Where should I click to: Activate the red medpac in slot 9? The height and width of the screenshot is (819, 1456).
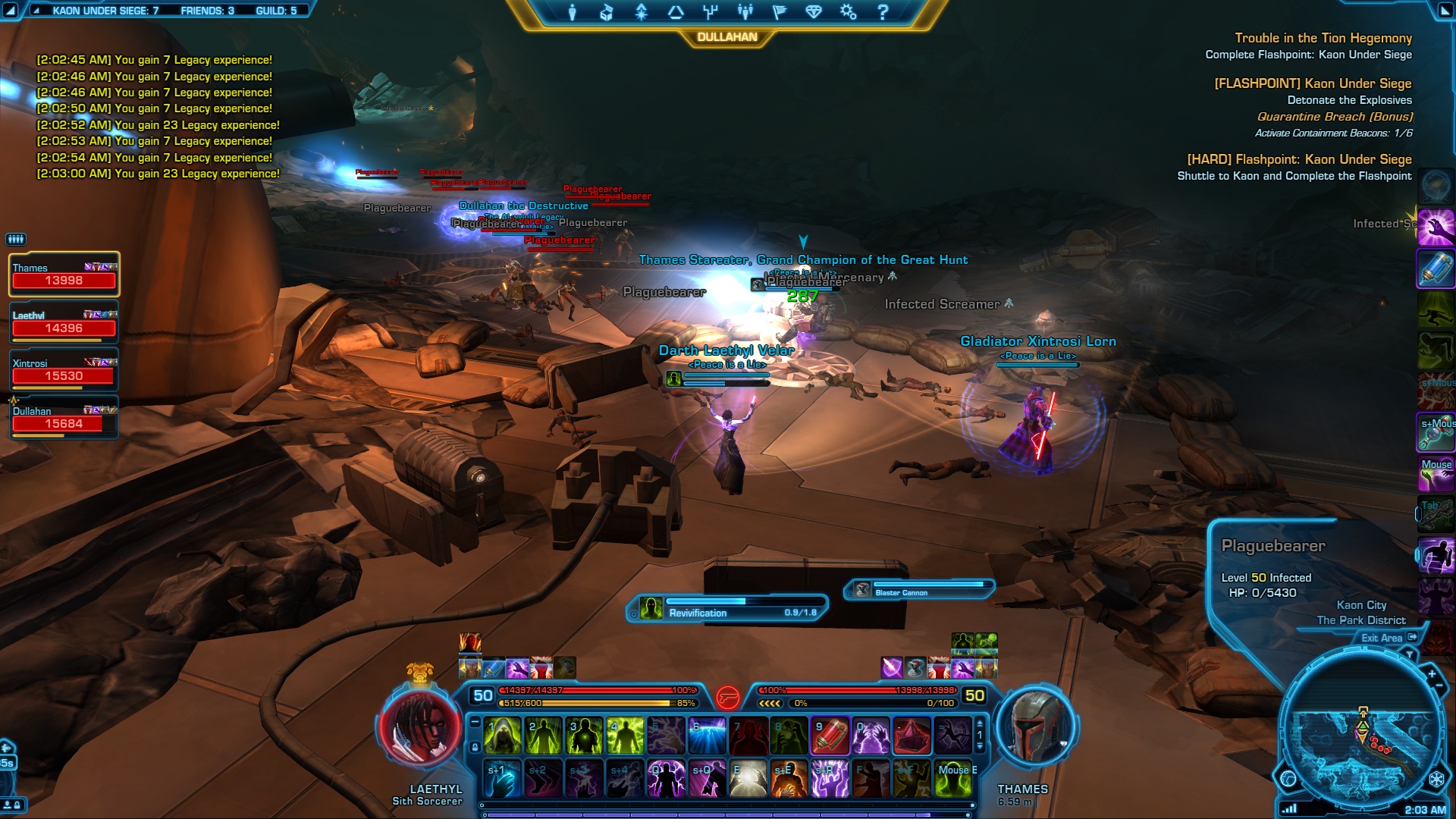[830, 736]
